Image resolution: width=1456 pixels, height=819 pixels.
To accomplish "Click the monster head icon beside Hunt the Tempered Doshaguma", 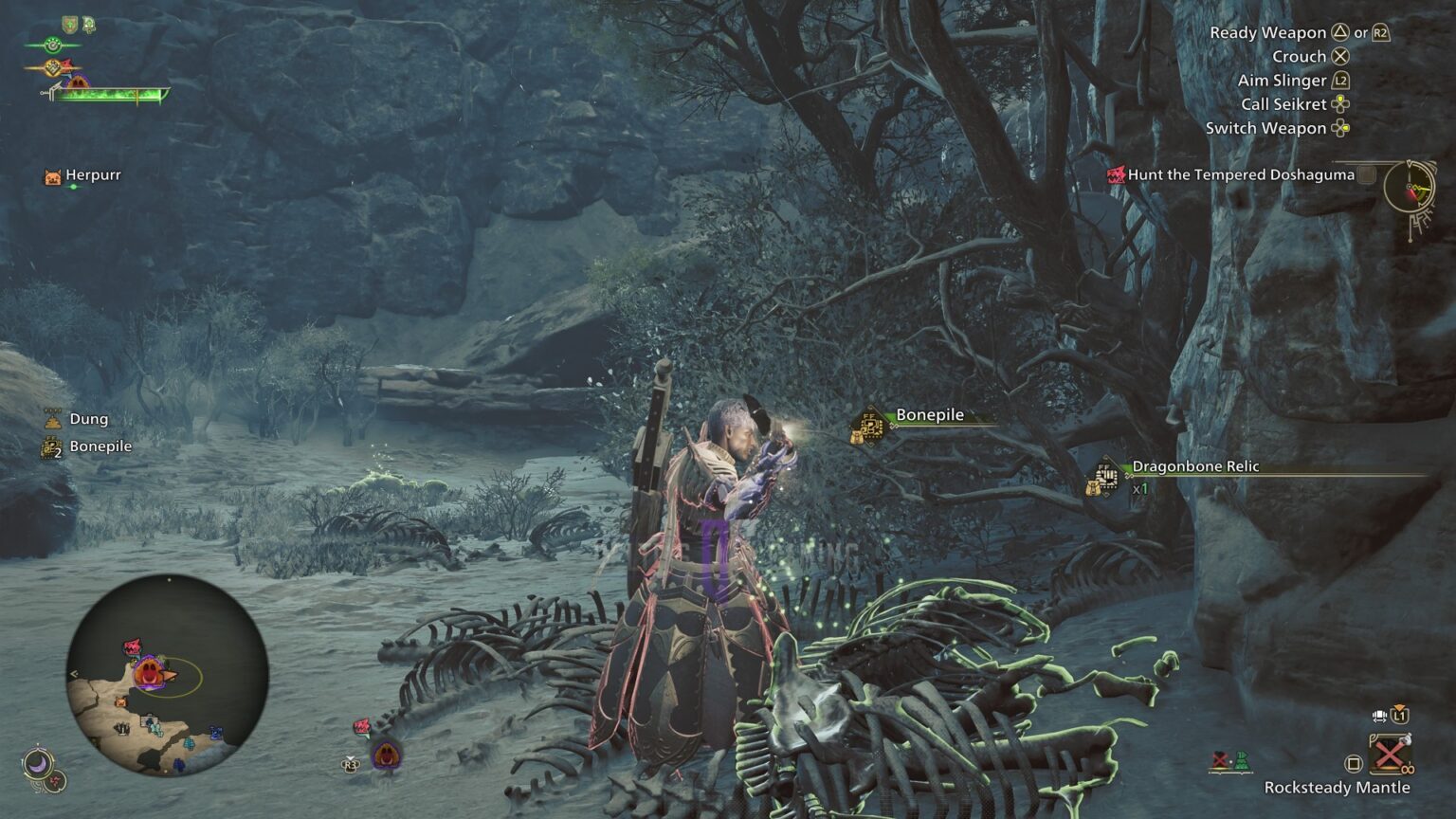I will [1115, 175].
